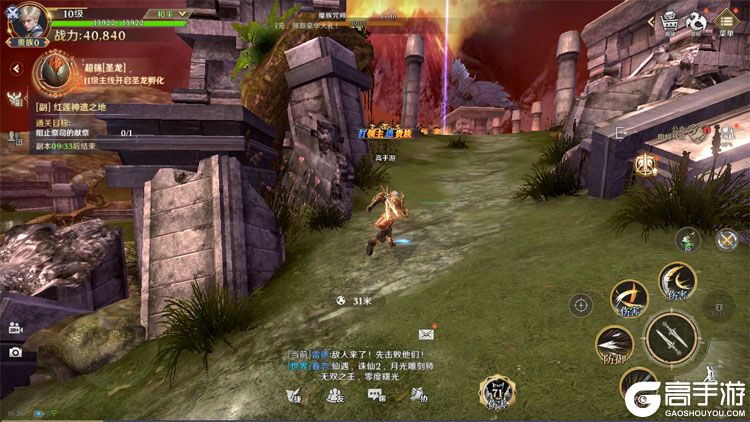Toggle the target lock crosshair button

[581, 304]
